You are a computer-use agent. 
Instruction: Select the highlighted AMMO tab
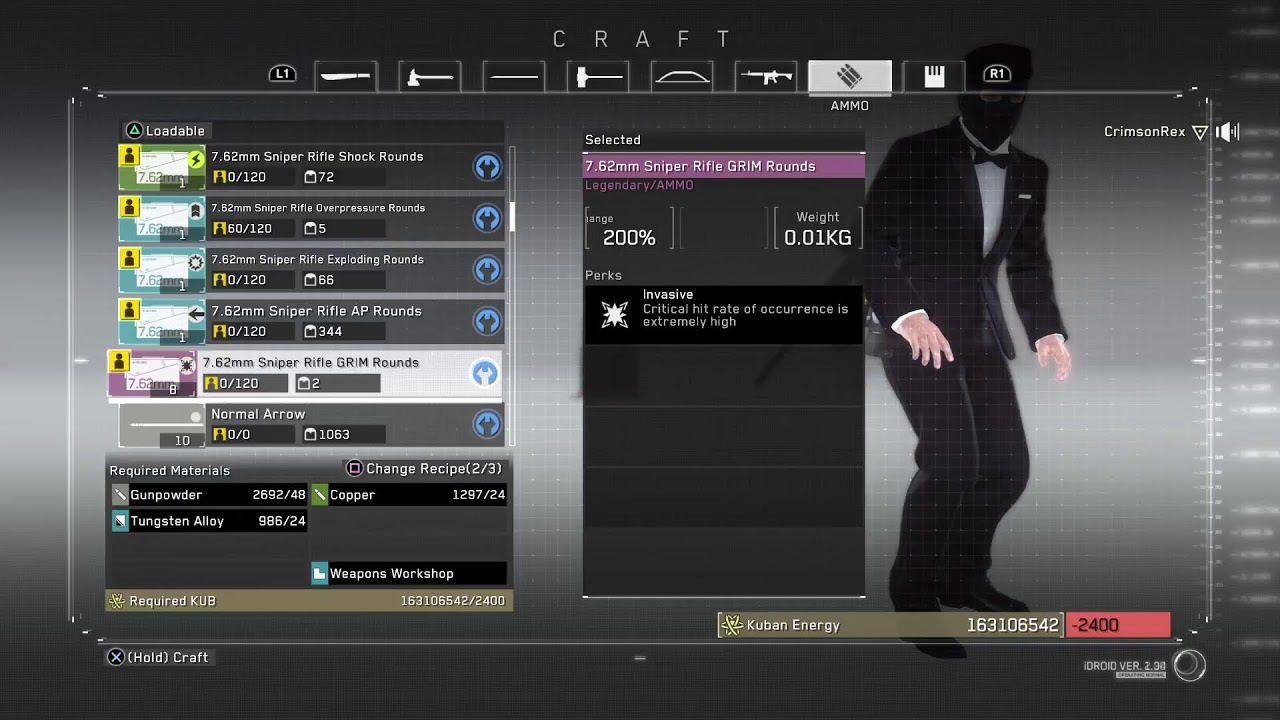click(849, 76)
